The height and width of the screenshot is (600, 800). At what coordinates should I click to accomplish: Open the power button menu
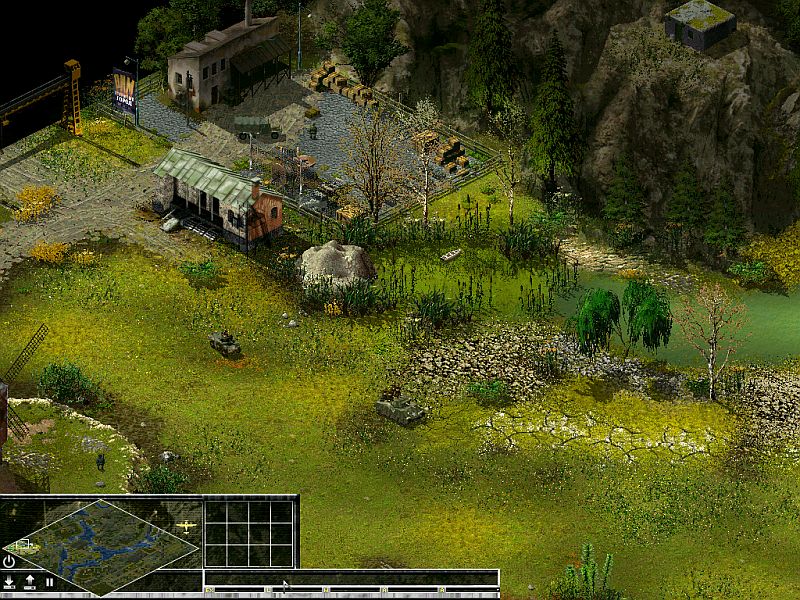pos(9,562)
